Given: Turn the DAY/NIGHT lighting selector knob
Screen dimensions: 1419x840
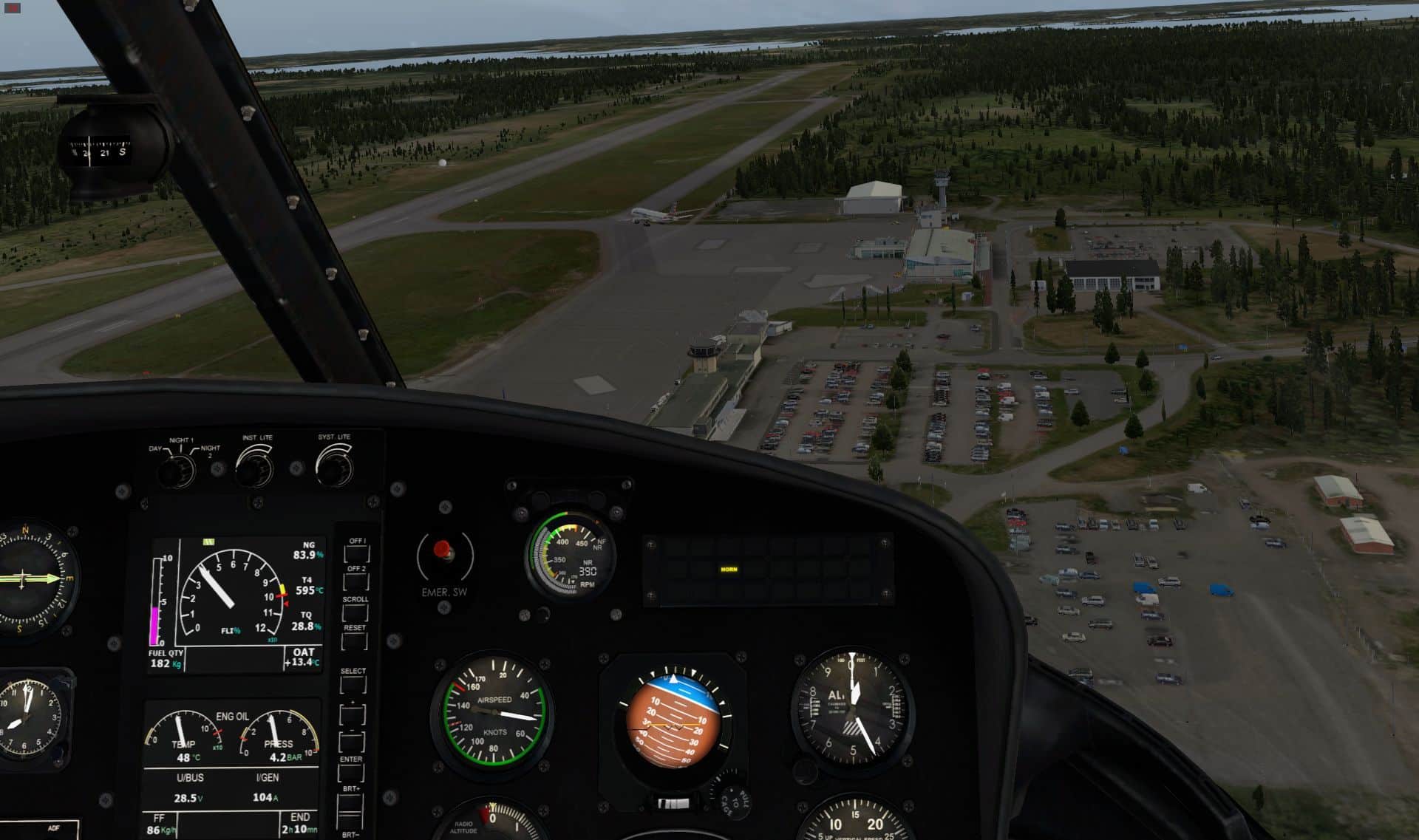Looking at the screenshot, I should [177, 470].
